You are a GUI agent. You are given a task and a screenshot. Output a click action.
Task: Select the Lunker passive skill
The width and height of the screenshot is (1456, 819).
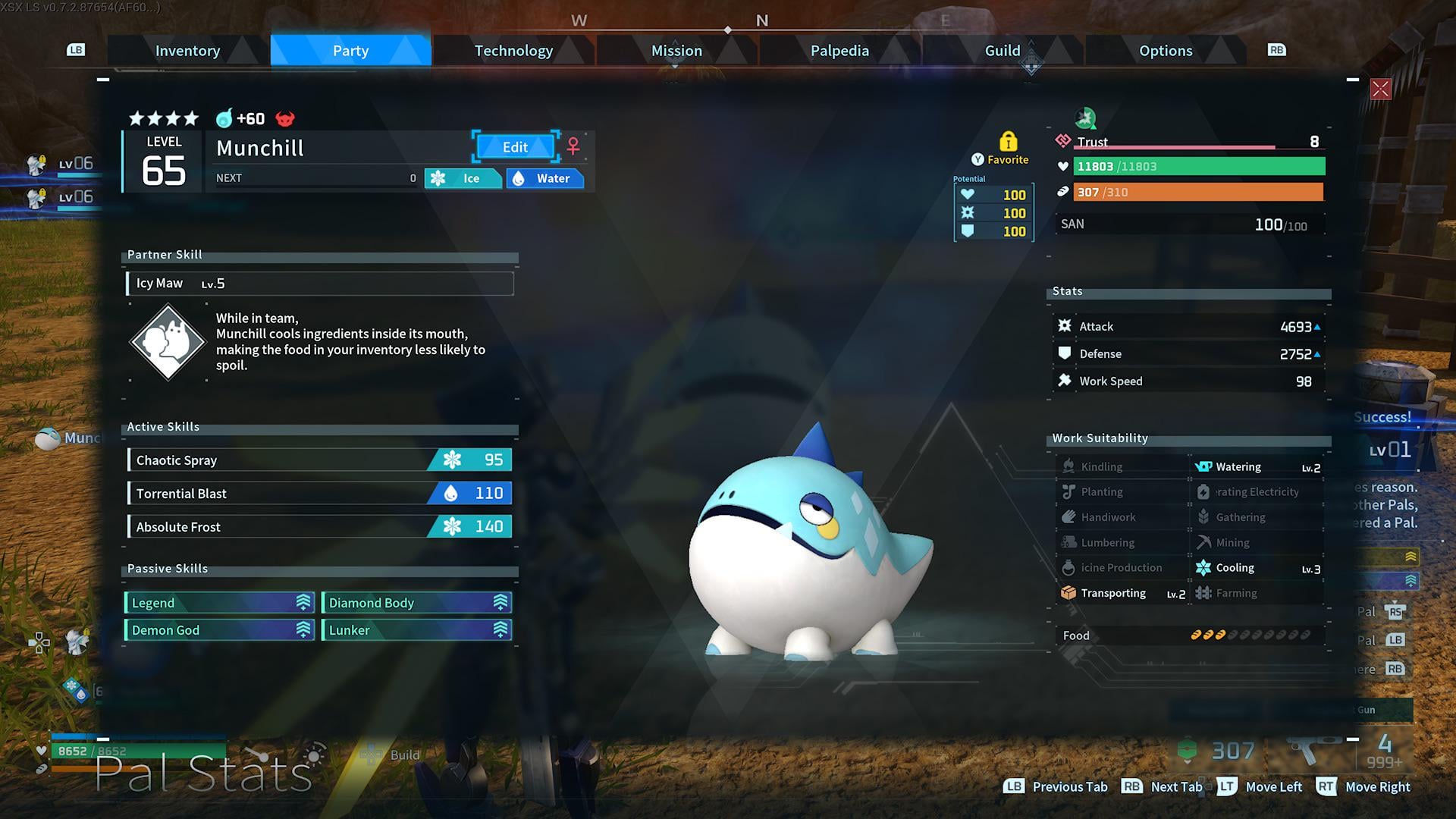click(x=416, y=630)
